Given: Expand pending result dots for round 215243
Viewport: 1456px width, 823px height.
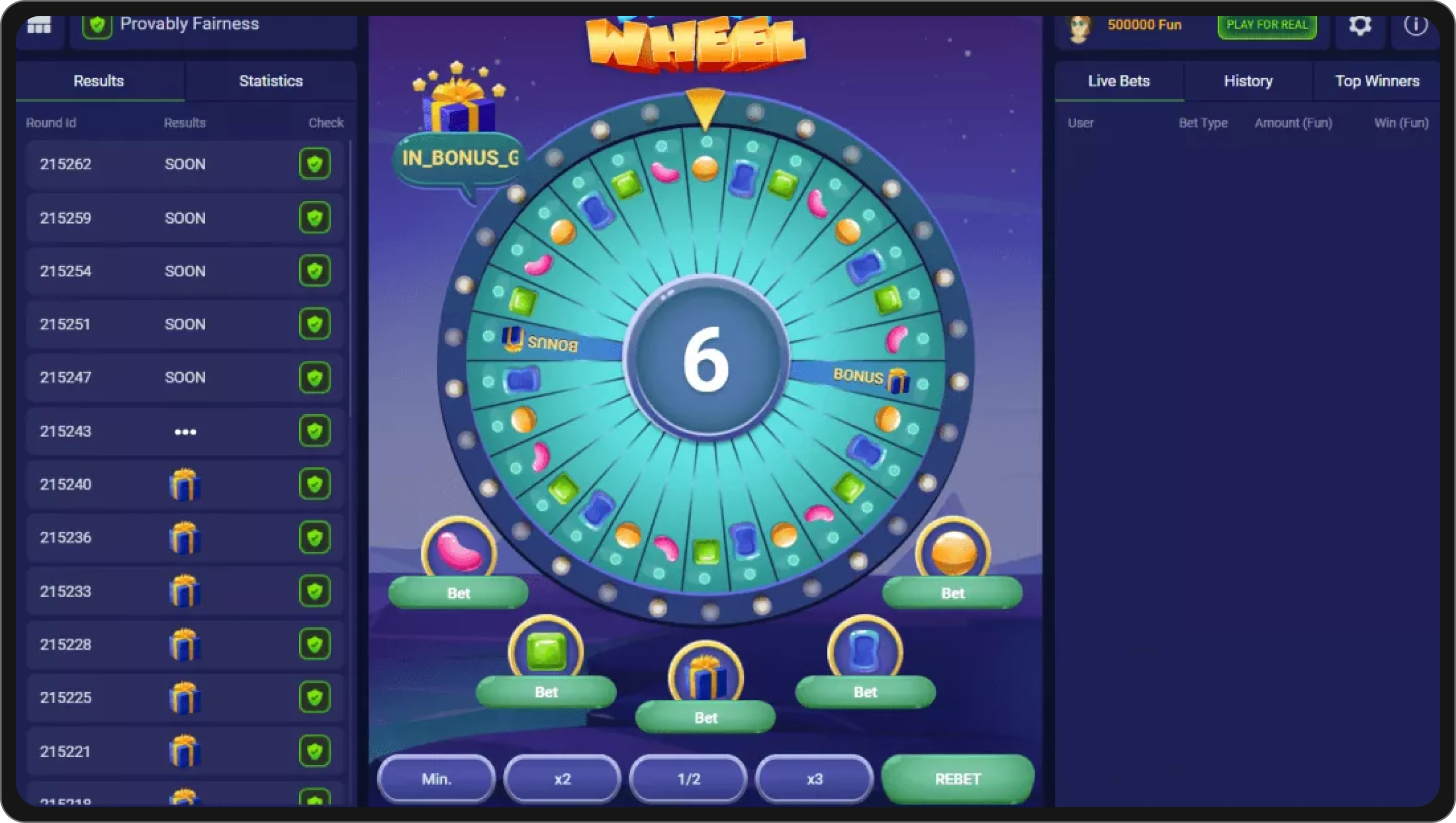Looking at the screenshot, I should click(x=185, y=432).
